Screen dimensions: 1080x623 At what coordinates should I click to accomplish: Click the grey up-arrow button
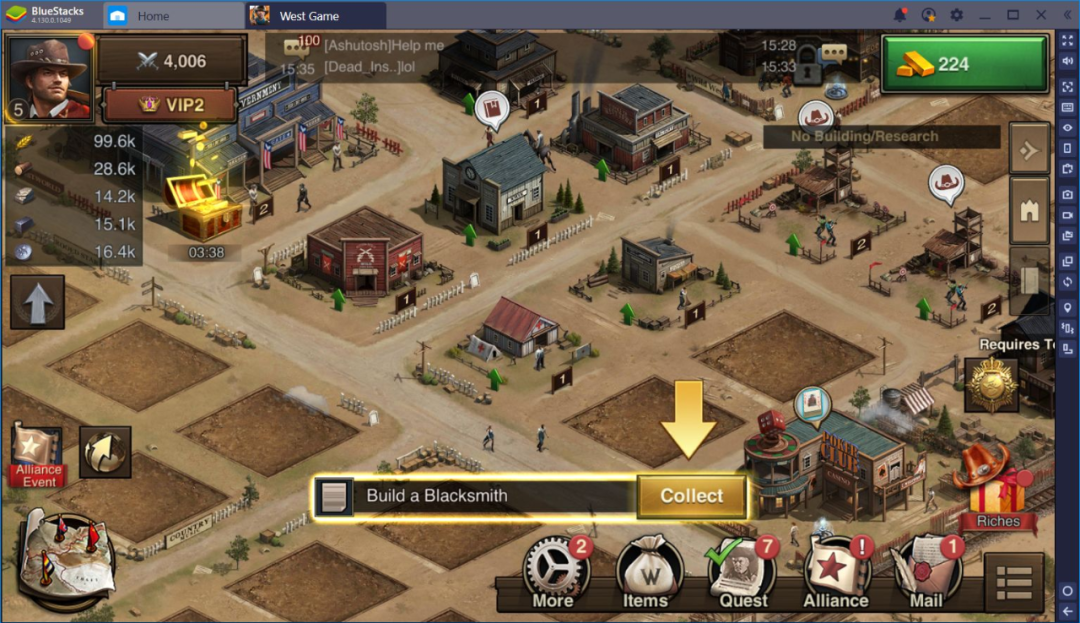(x=38, y=301)
